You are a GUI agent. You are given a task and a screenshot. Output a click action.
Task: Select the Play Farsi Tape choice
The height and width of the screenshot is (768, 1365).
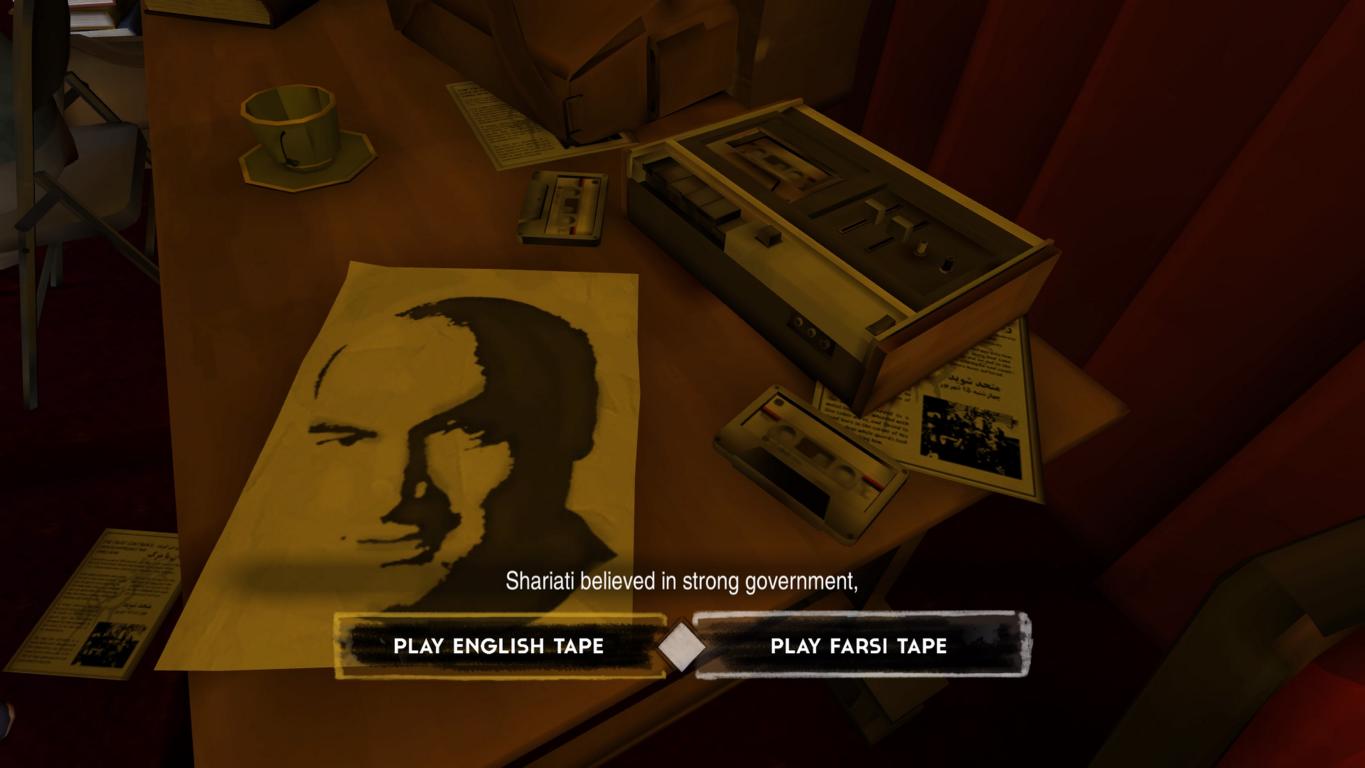click(x=859, y=646)
